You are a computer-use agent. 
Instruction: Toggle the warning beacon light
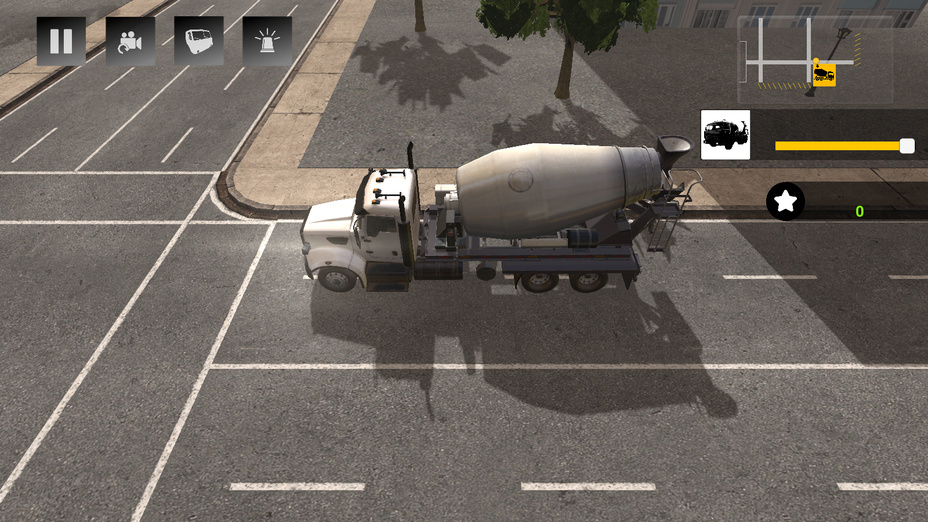click(x=267, y=41)
